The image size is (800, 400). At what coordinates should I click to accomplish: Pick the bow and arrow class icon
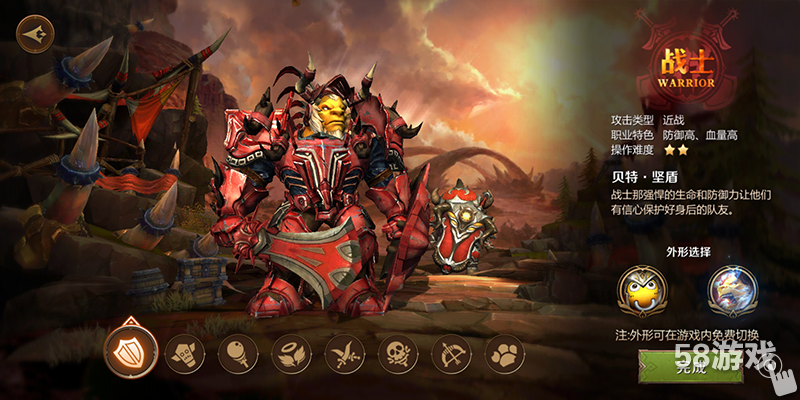click(x=451, y=353)
